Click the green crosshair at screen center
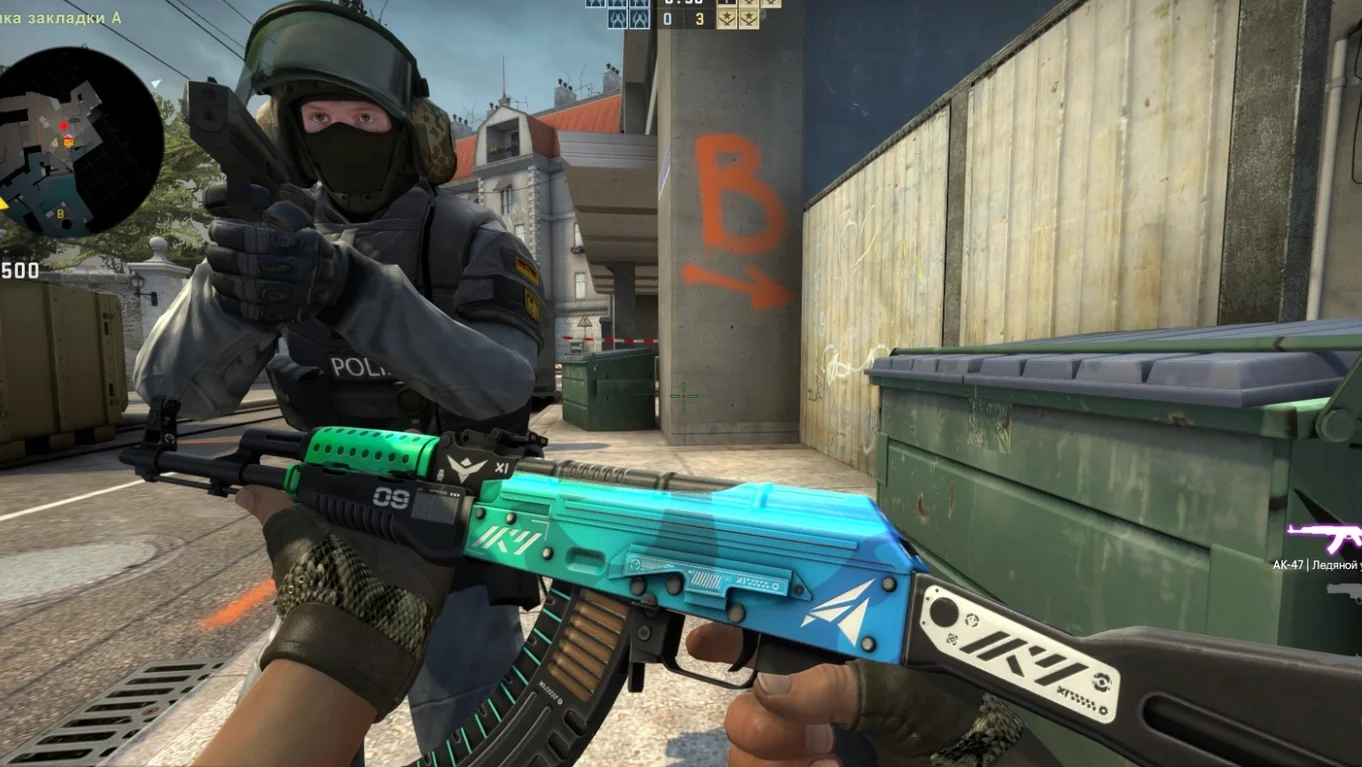 point(685,397)
